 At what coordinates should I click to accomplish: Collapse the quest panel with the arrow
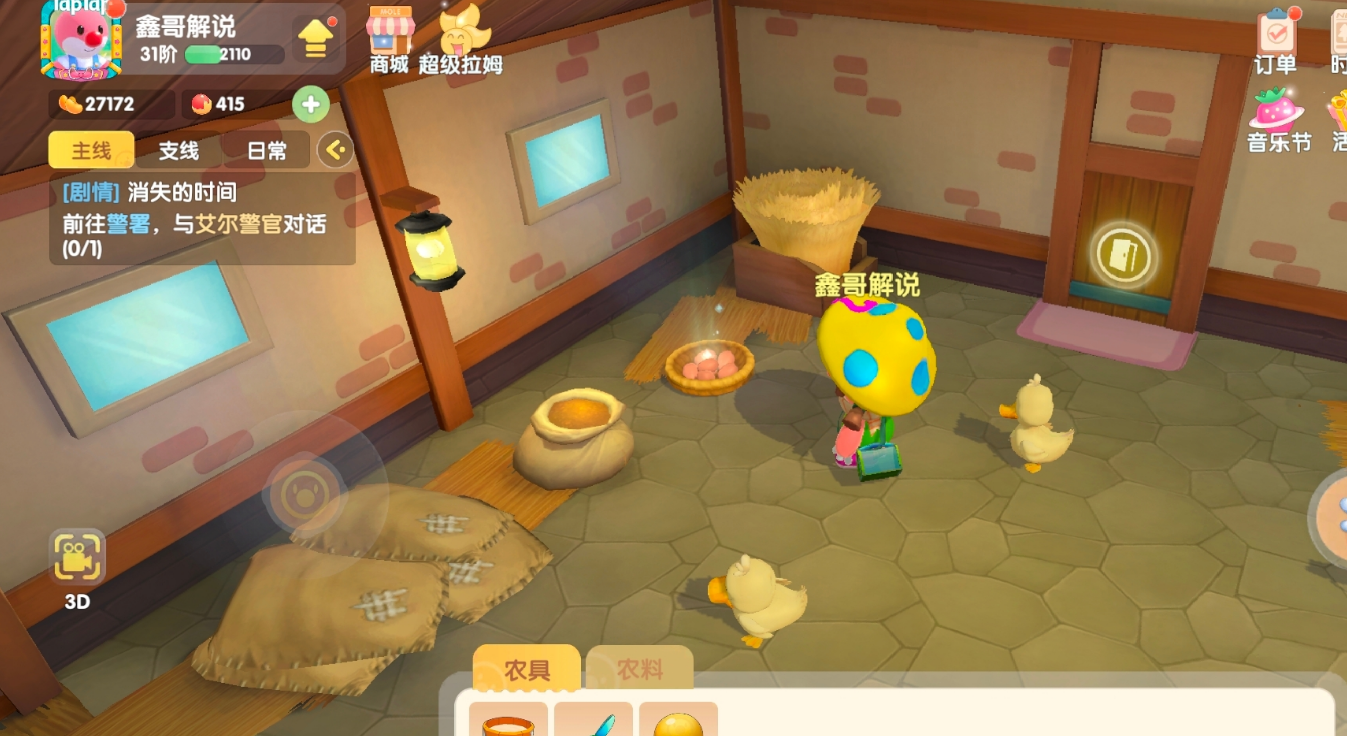click(335, 150)
